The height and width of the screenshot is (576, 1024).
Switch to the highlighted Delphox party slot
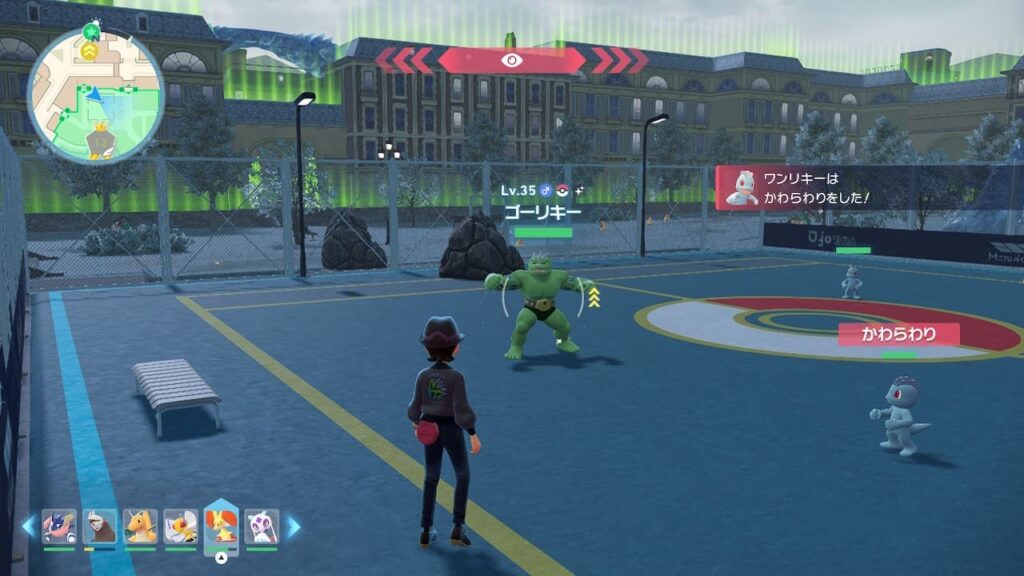point(221,526)
